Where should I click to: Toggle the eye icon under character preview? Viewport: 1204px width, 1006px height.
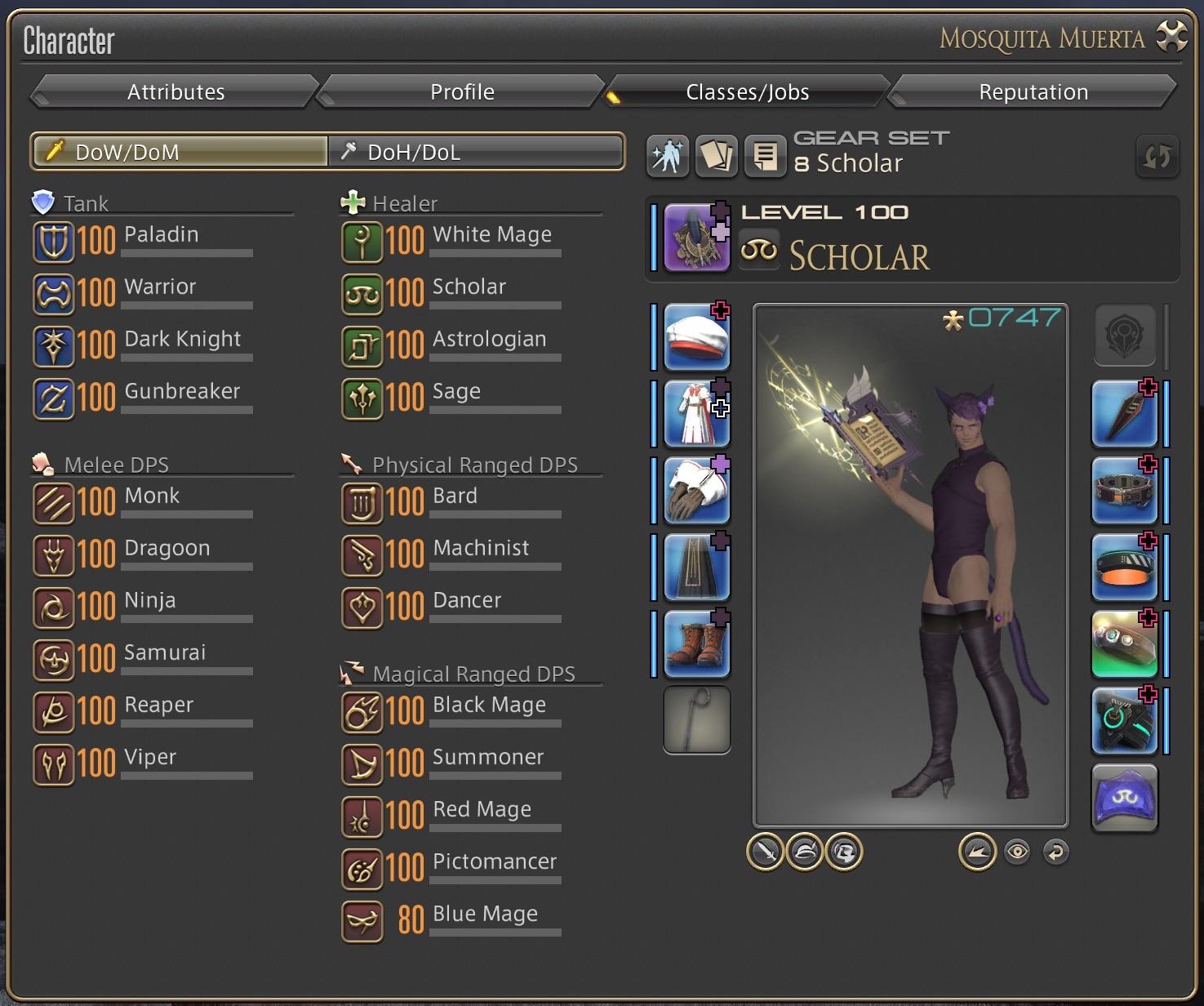[x=1016, y=852]
